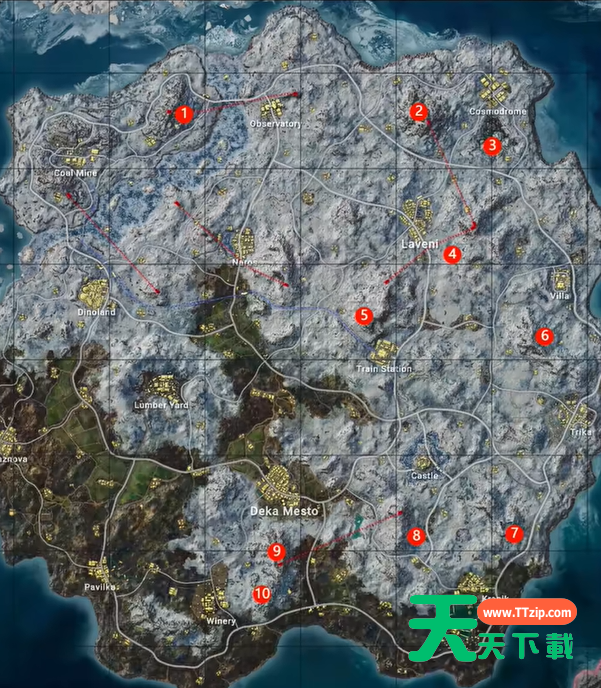This screenshot has width=601, height=688.
Task: Choose map marker number 9
Action: [x=277, y=551]
